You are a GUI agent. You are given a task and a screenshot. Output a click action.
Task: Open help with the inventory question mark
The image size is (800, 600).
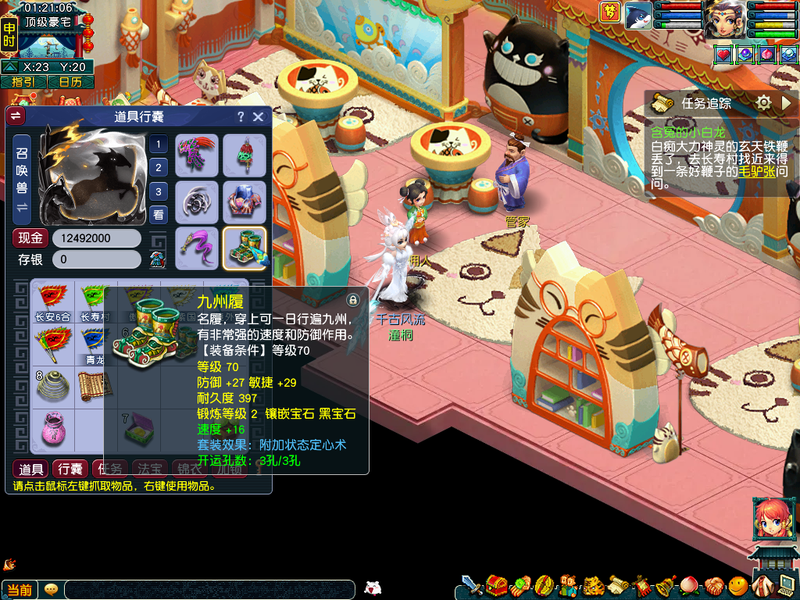tap(240, 117)
